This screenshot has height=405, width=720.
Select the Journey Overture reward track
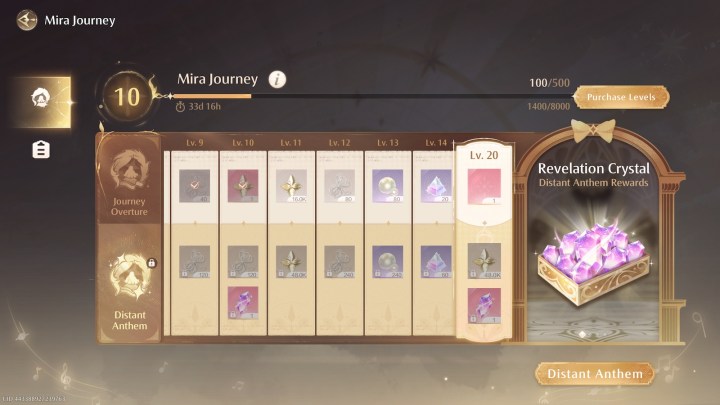coord(129,185)
